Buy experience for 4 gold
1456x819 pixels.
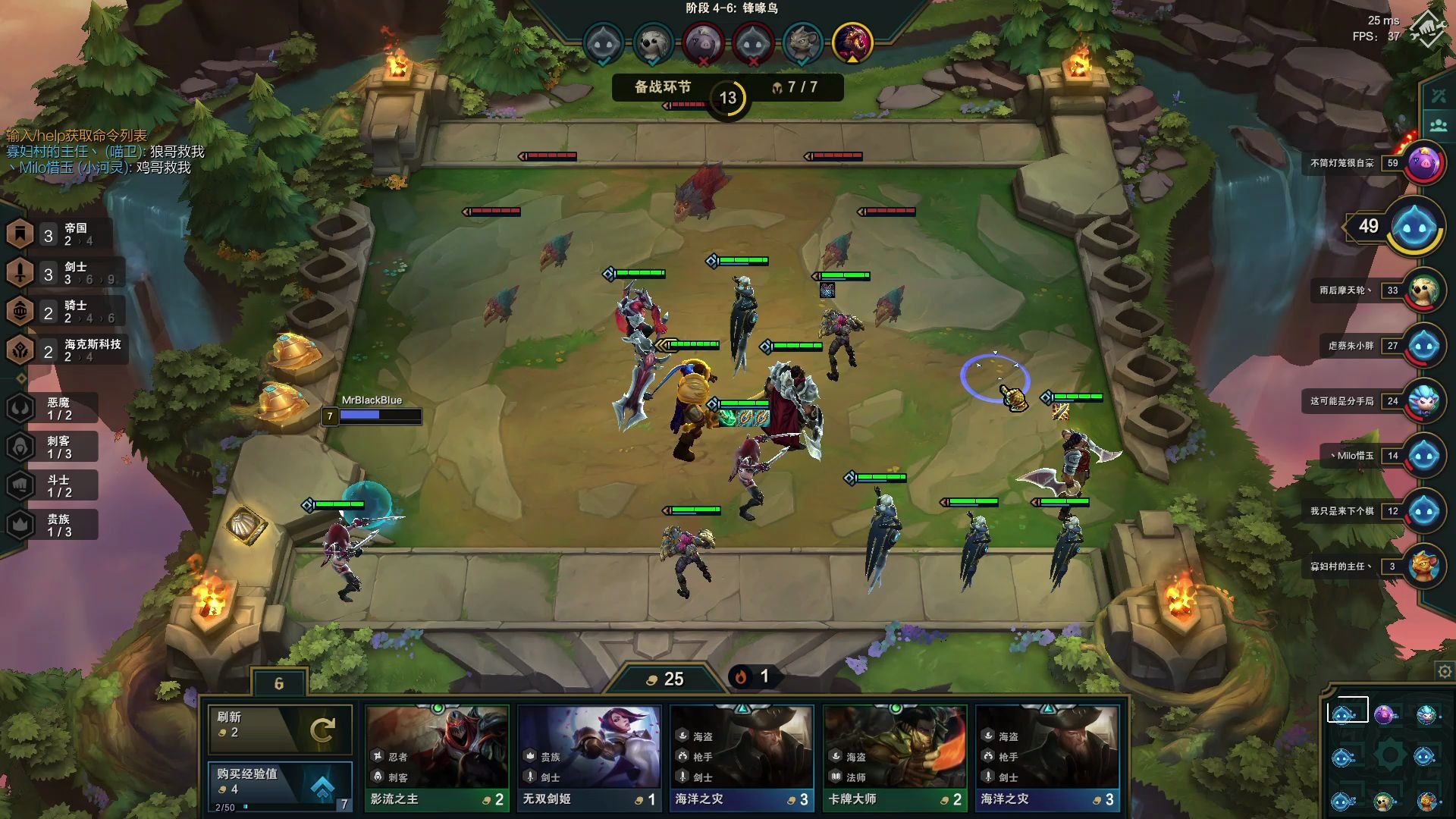tap(279, 785)
